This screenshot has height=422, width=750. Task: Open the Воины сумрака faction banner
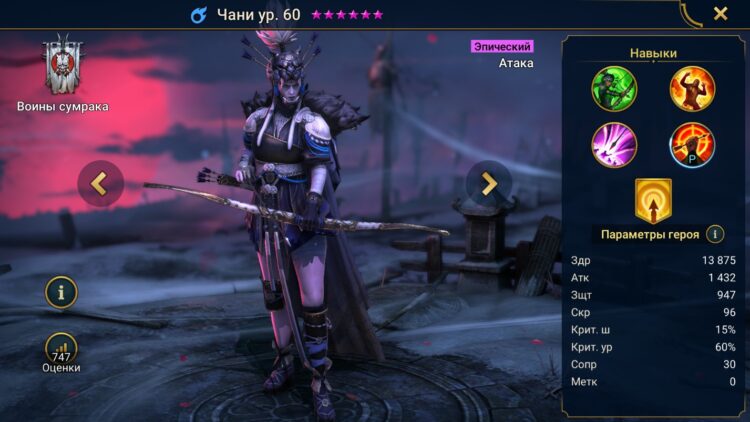pyautogui.click(x=62, y=68)
